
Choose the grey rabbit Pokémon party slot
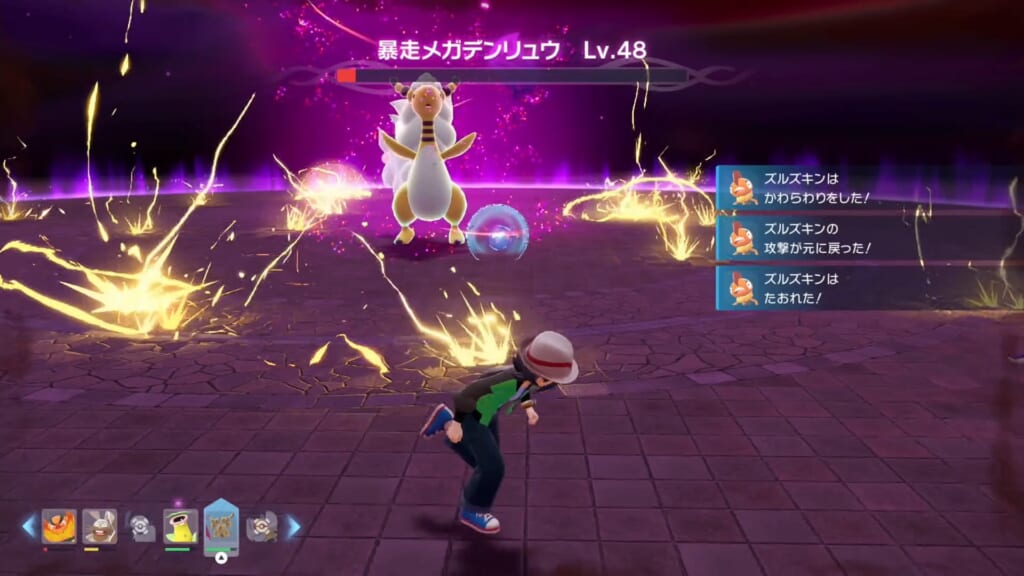point(99,526)
